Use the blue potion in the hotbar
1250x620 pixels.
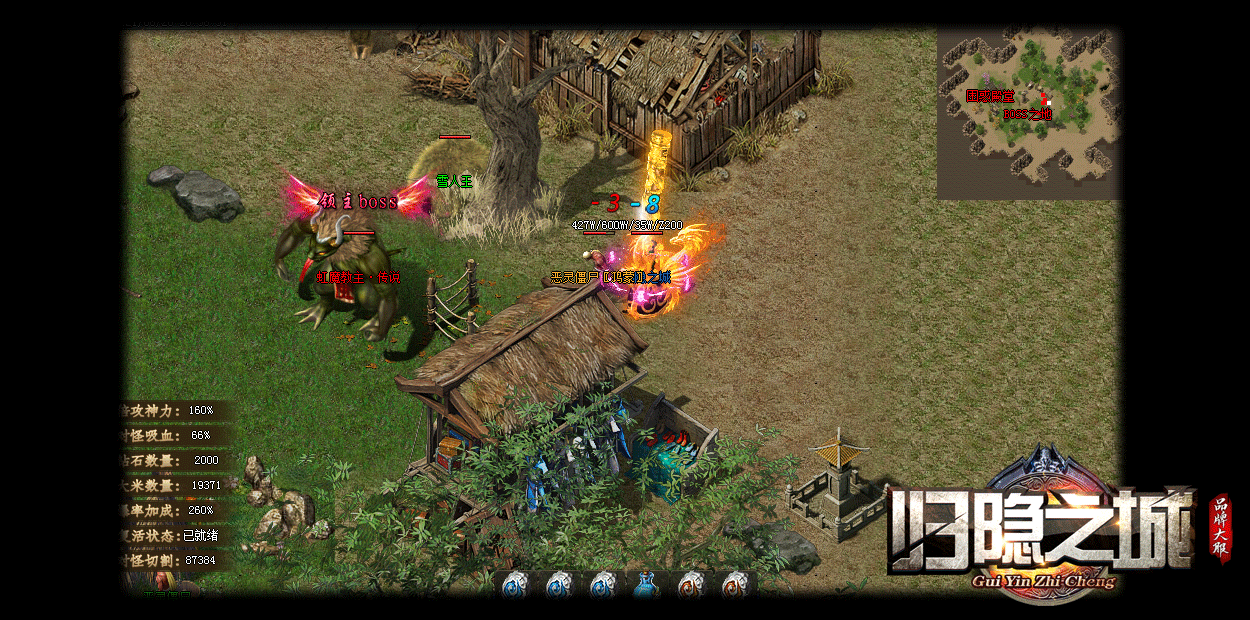click(x=646, y=585)
